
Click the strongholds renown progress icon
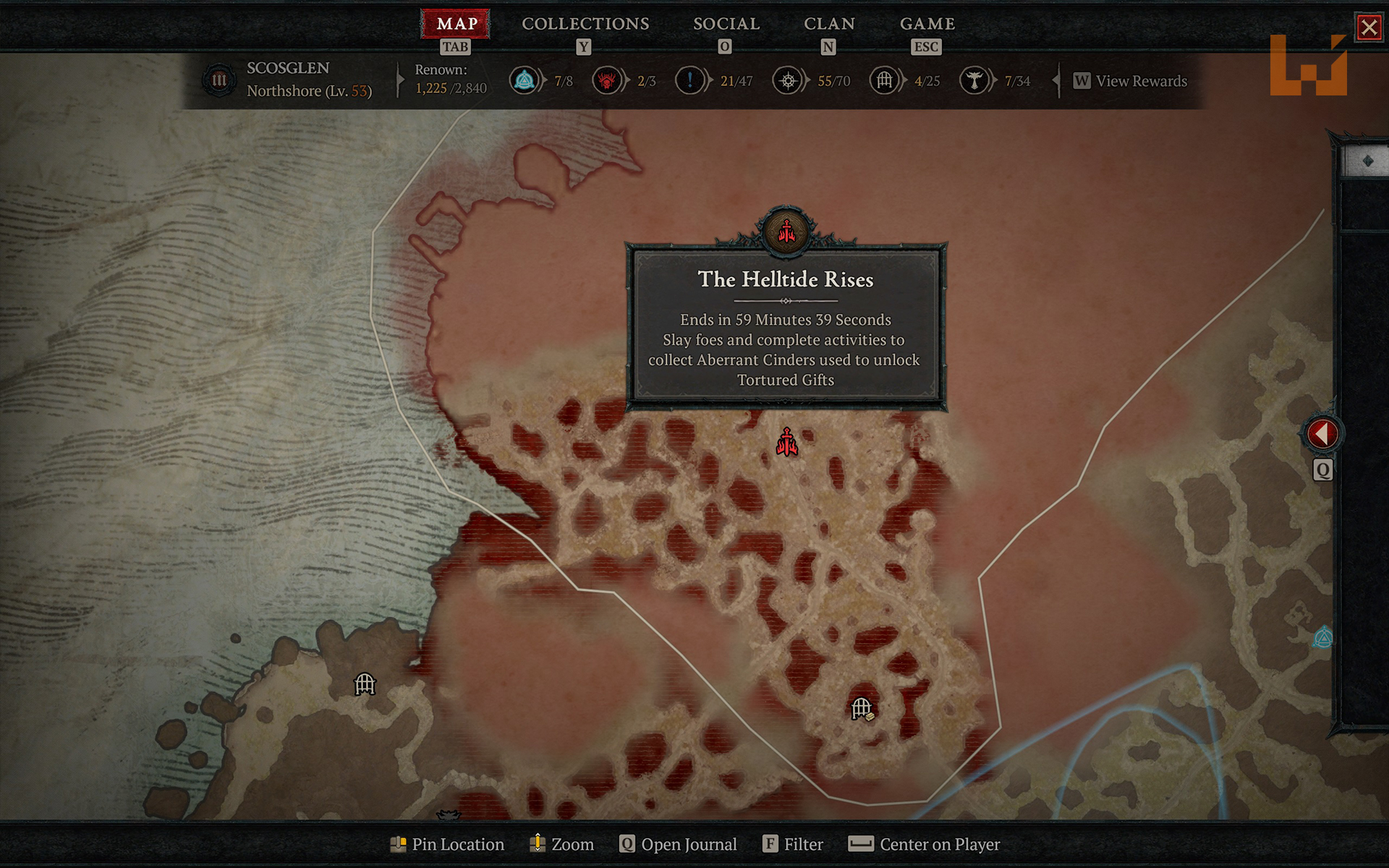[x=606, y=80]
